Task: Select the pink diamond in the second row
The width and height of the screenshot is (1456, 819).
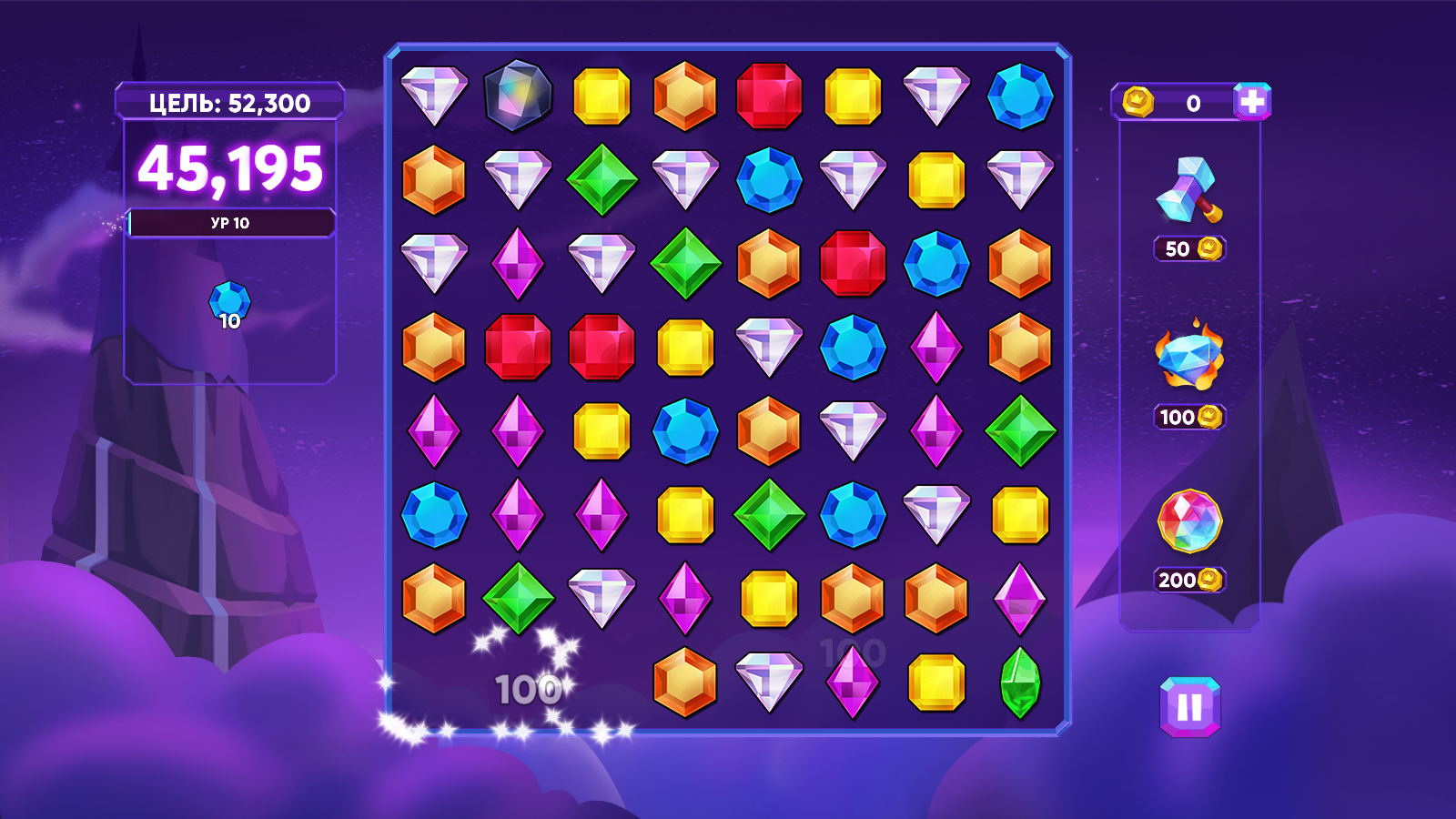Action: 519,264
